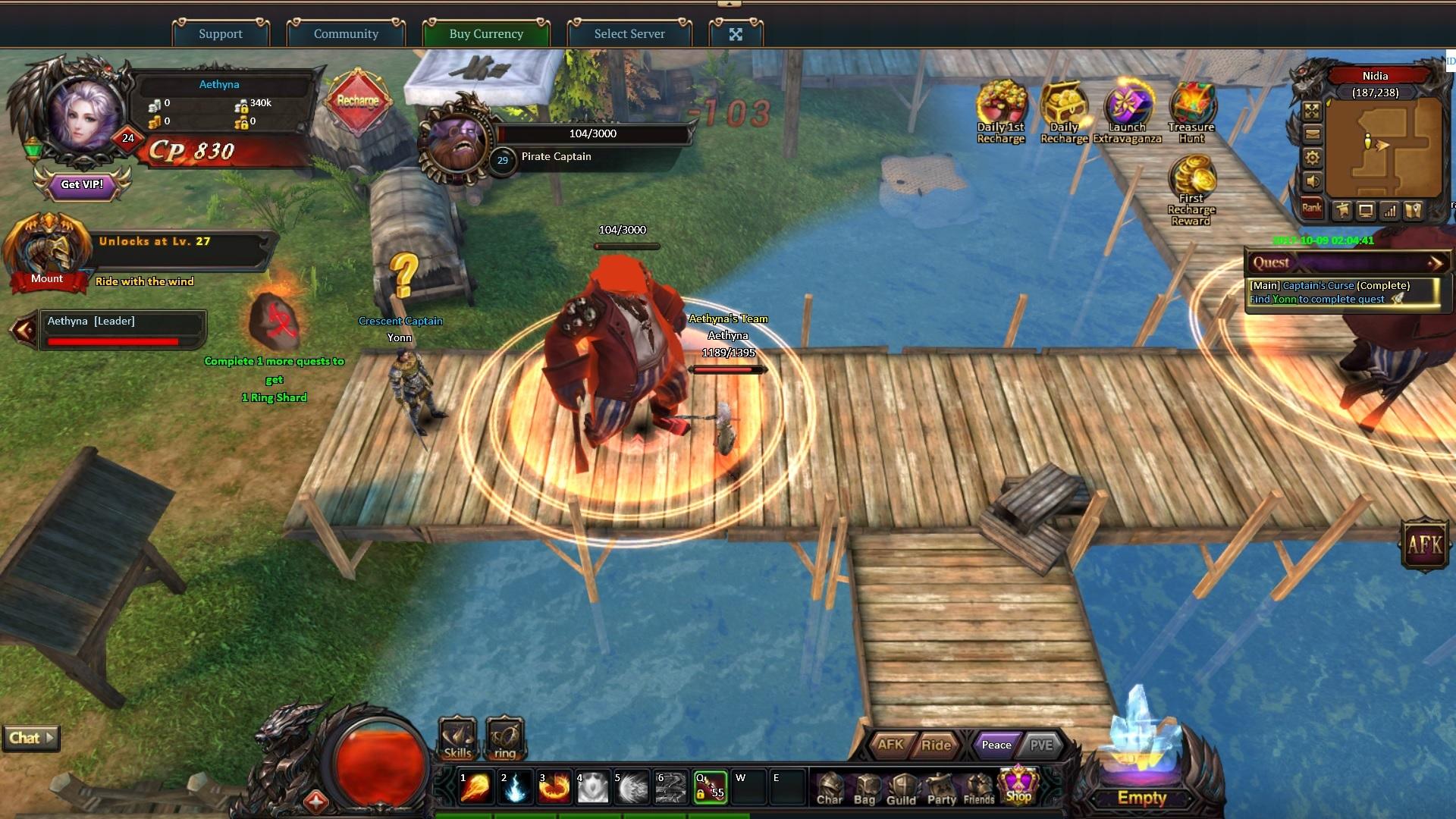Open the Treasure Hunt event icon
The height and width of the screenshot is (819, 1456).
(1191, 111)
